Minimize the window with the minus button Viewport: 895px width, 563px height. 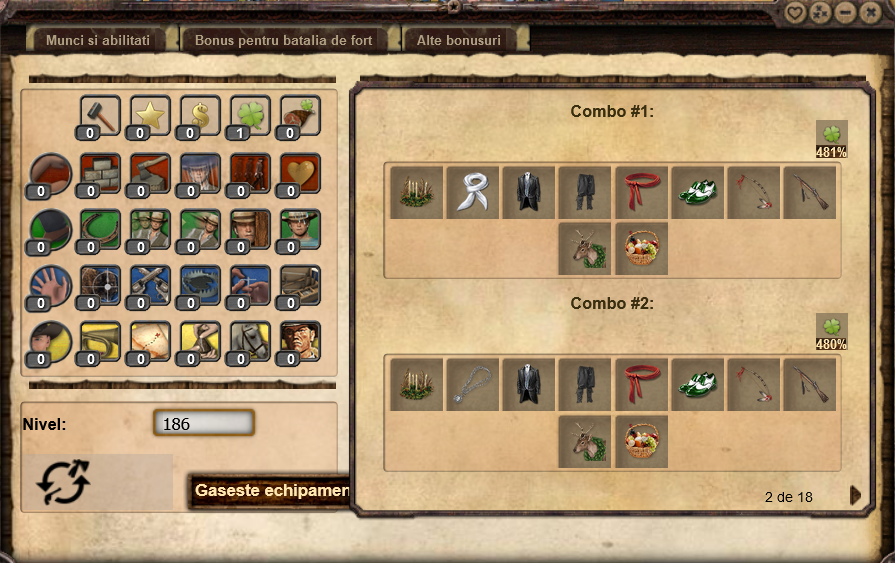pyautogui.click(x=846, y=12)
